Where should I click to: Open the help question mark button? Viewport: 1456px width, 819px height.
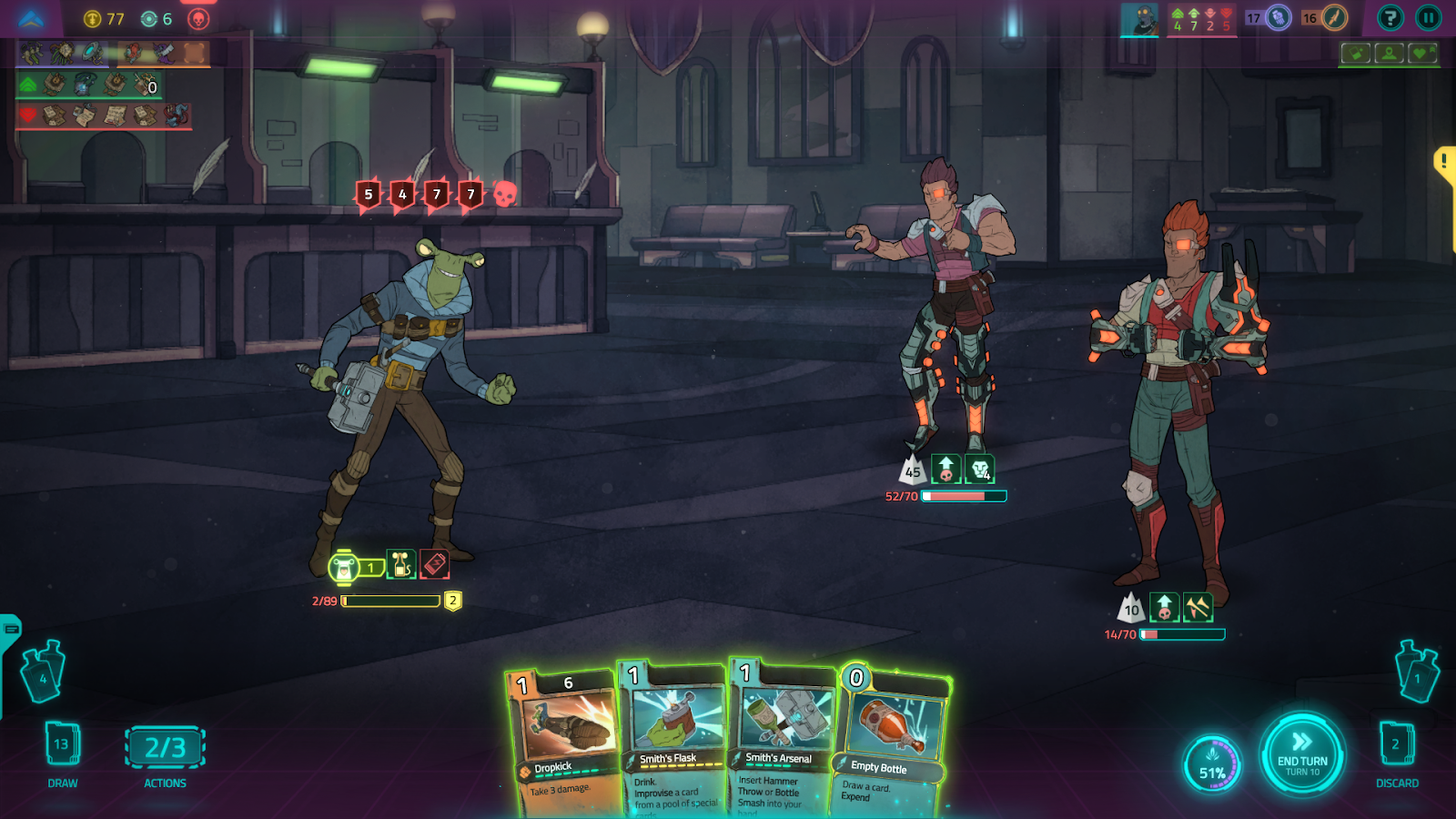point(1390,17)
